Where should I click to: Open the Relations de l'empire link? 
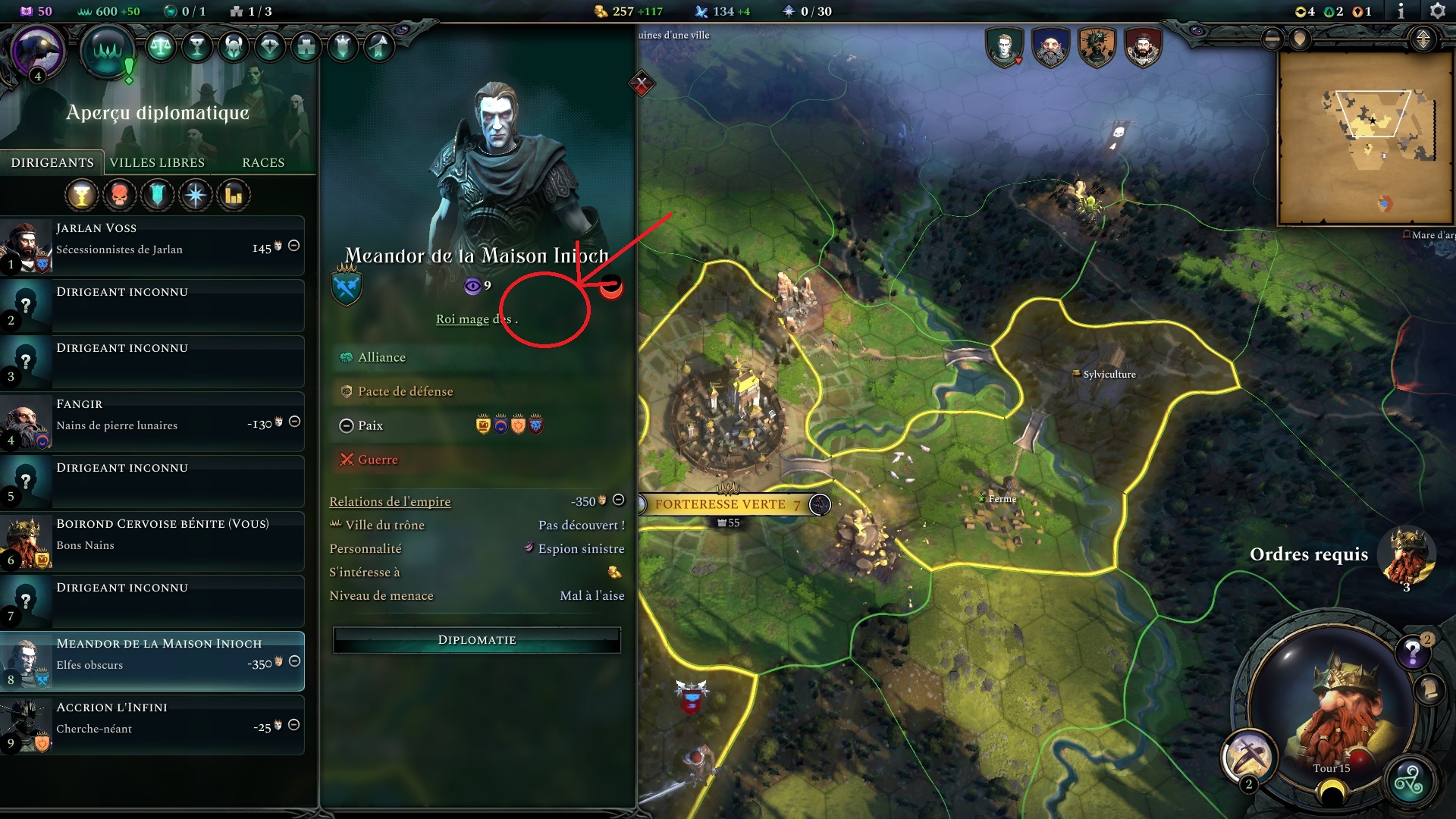389,501
